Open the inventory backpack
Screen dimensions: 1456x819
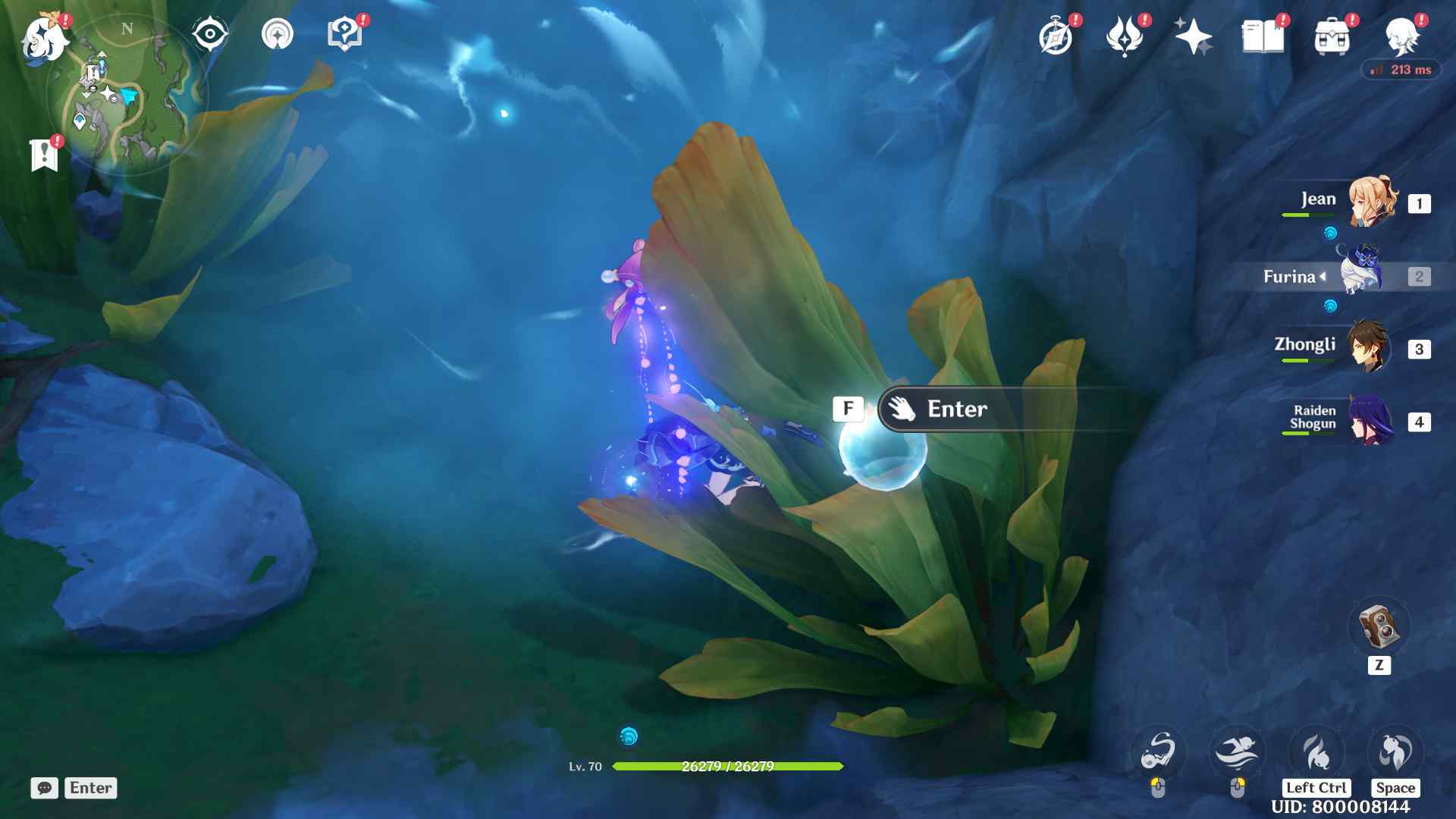click(x=1332, y=36)
